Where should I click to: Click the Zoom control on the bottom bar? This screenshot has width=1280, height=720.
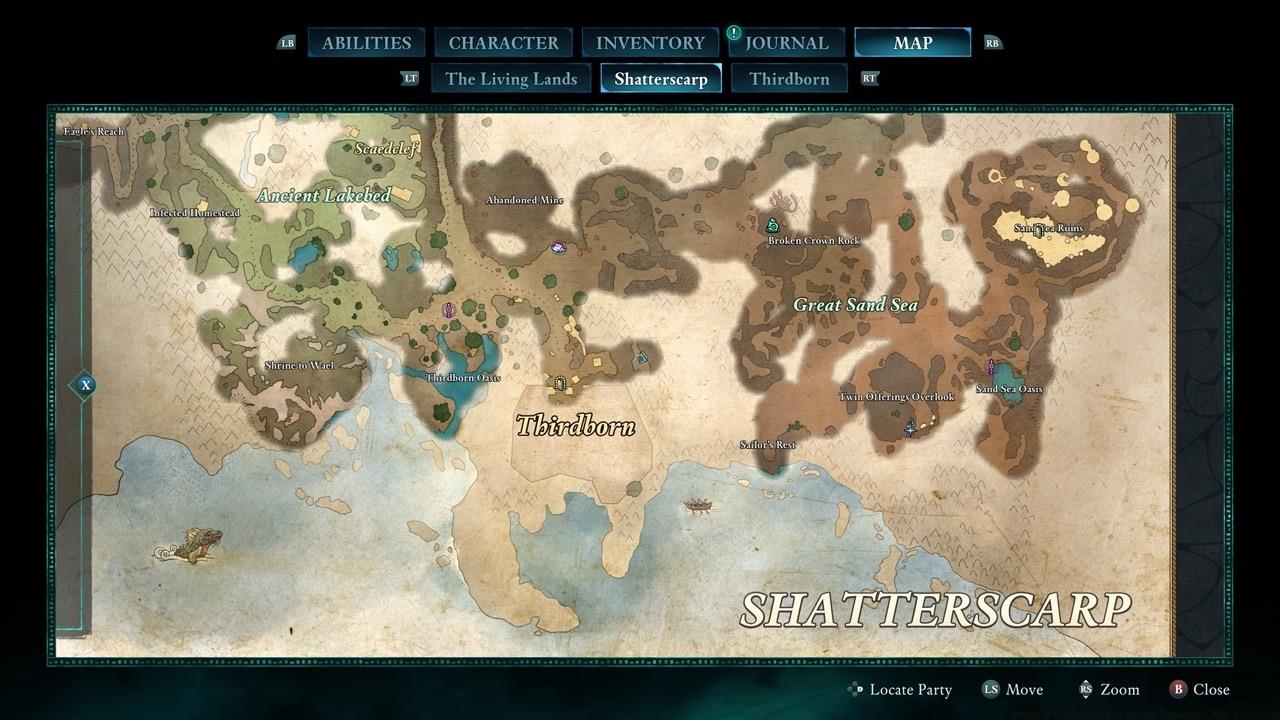tap(1119, 689)
